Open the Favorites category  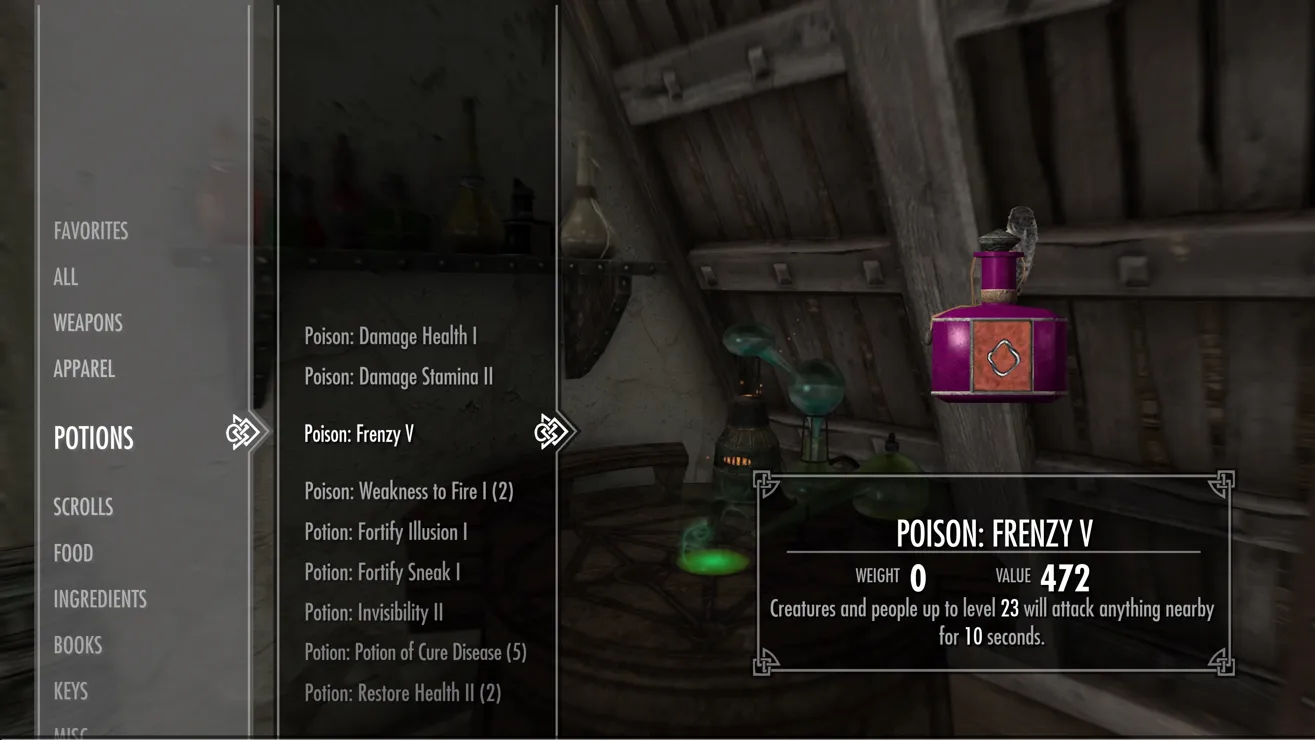(x=91, y=231)
